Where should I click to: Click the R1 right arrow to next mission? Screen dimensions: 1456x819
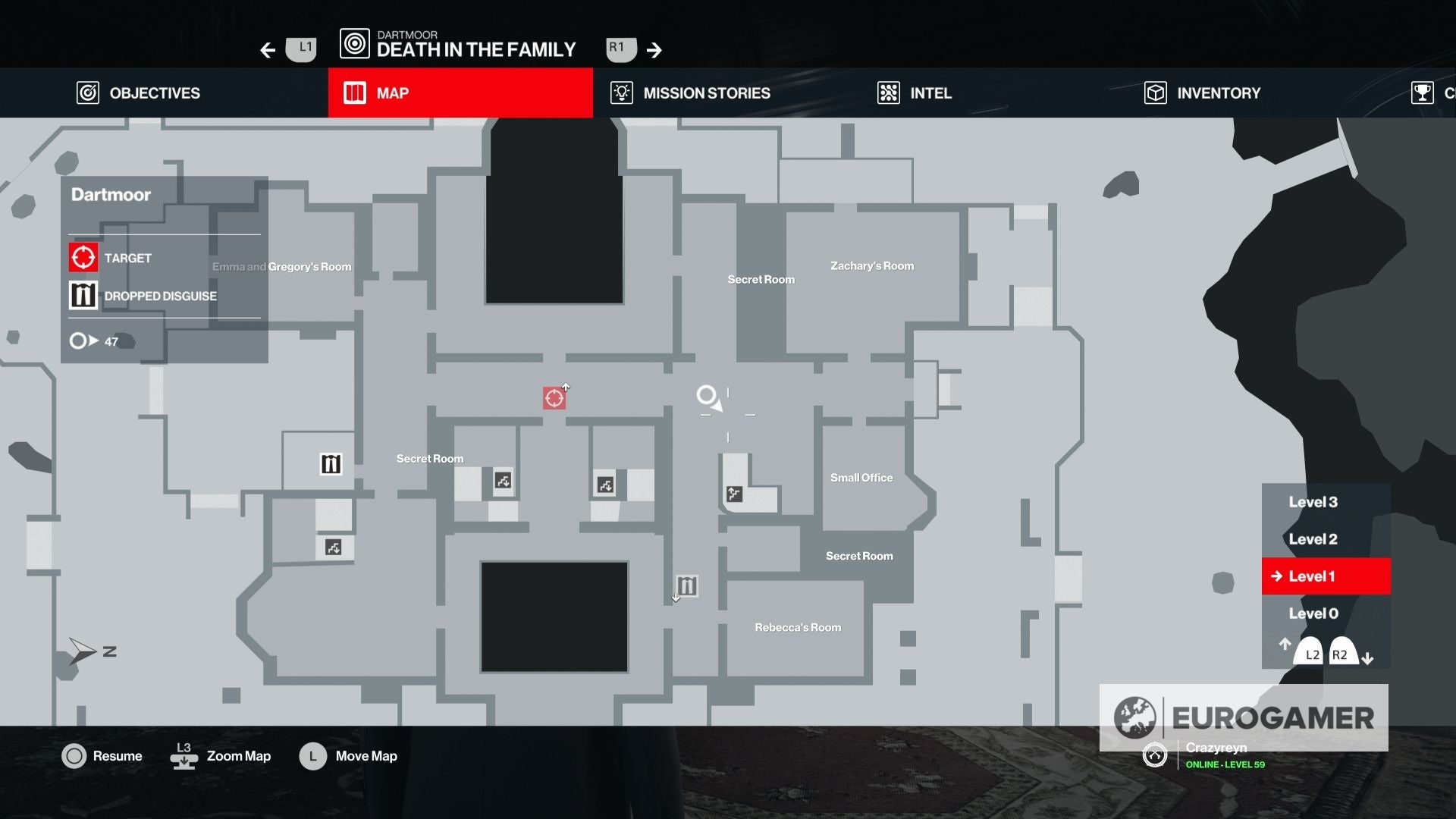[654, 49]
